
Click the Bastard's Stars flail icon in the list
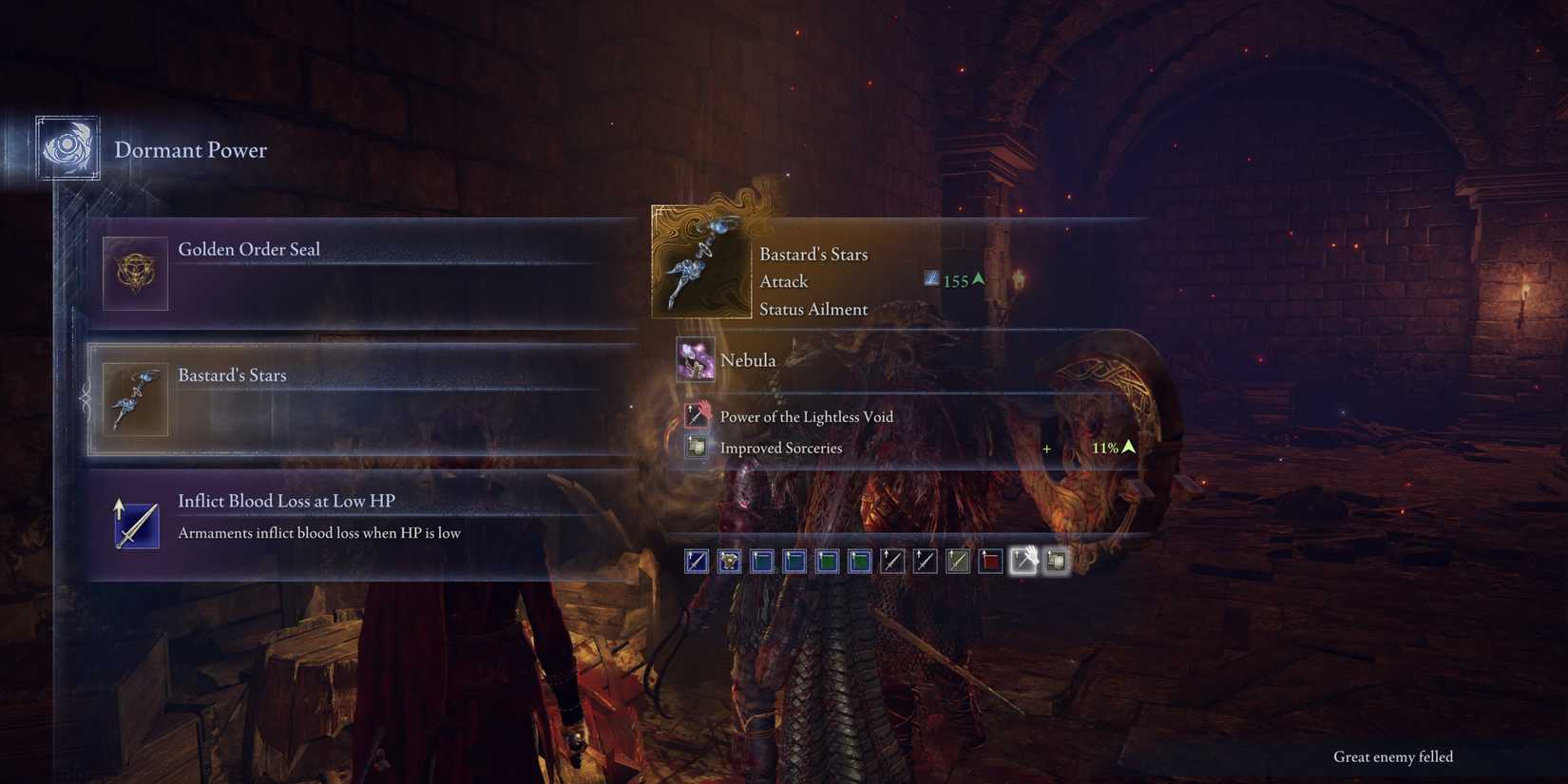(x=135, y=399)
